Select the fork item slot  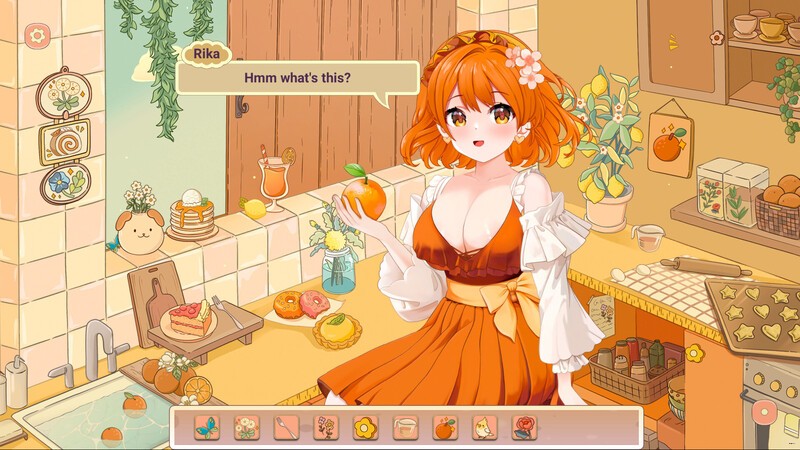point(286,428)
